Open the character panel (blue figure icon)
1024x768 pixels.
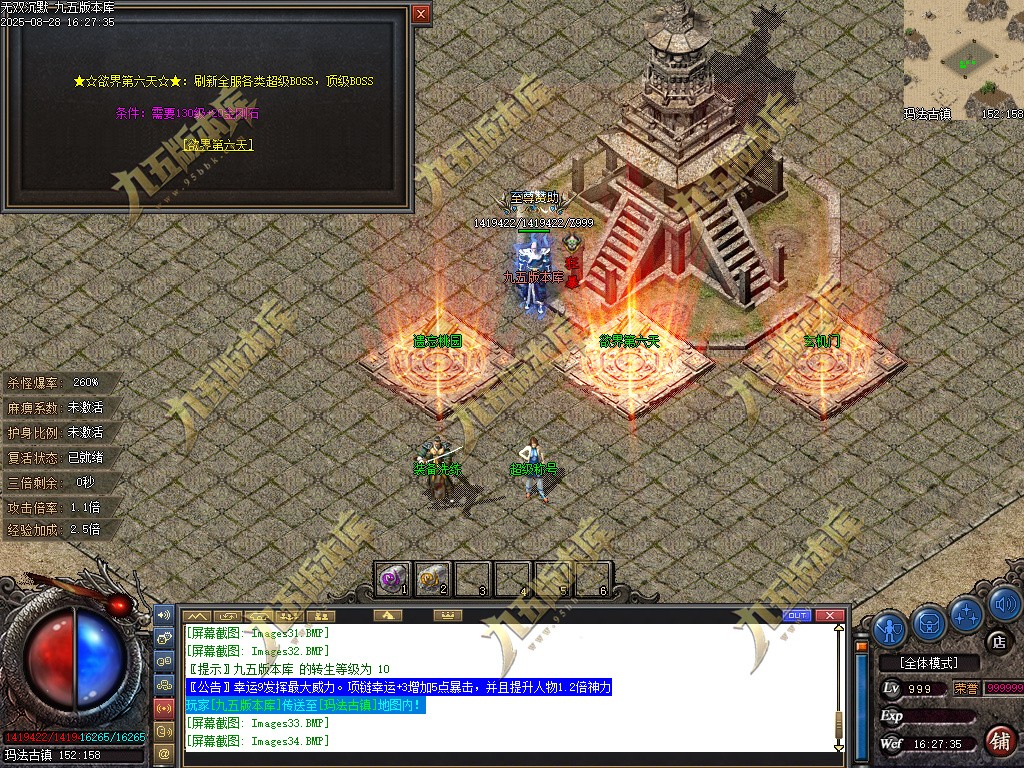[890, 627]
